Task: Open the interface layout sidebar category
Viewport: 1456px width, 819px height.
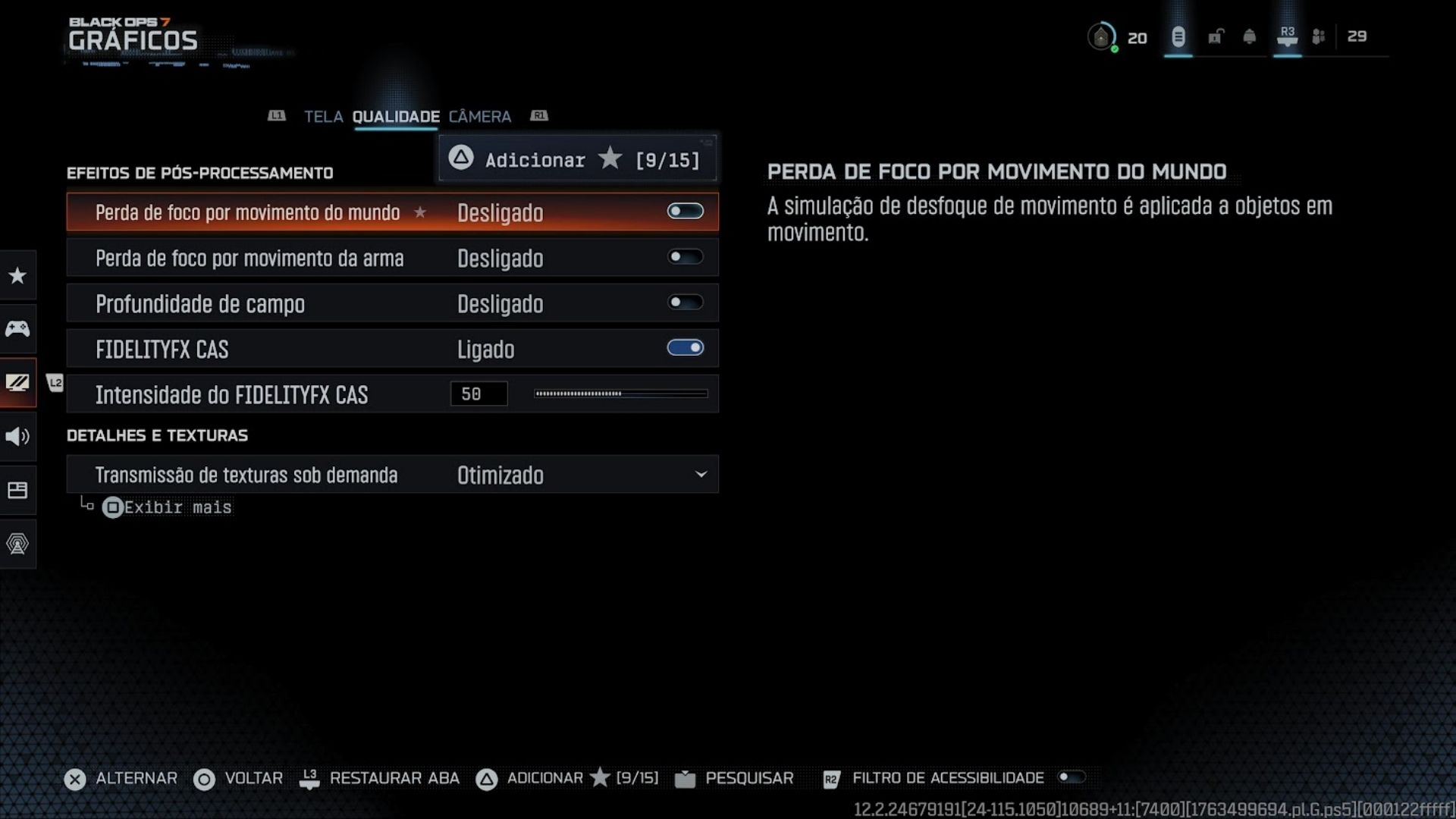Action: (17, 490)
